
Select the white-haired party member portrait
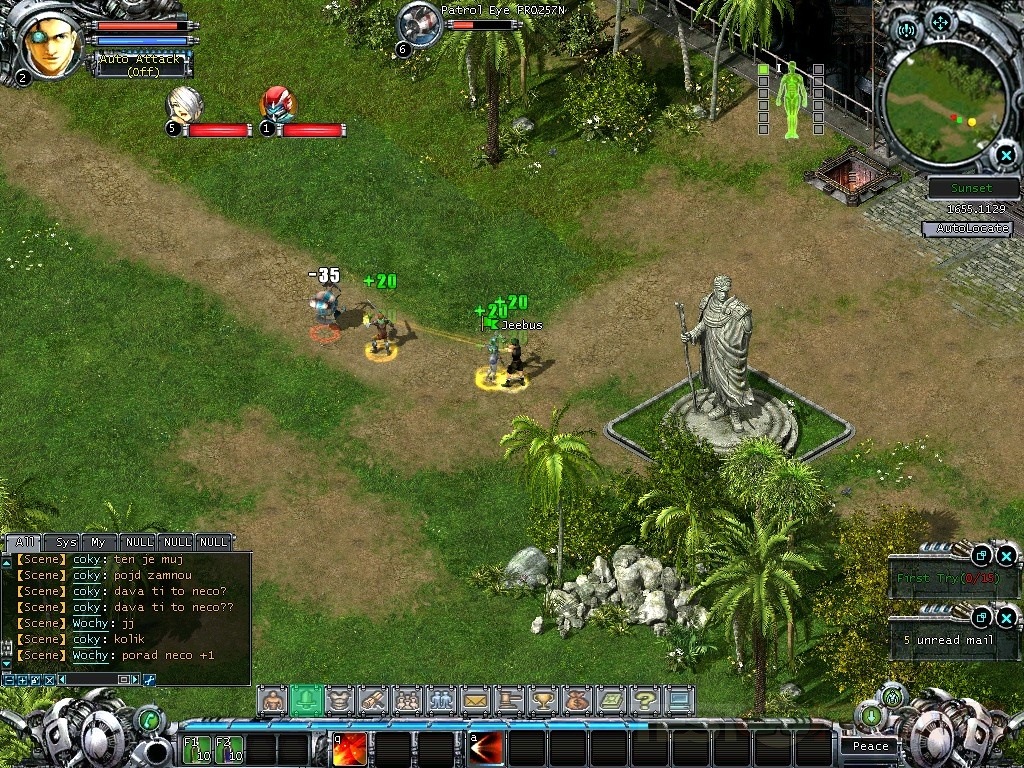[182, 104]
